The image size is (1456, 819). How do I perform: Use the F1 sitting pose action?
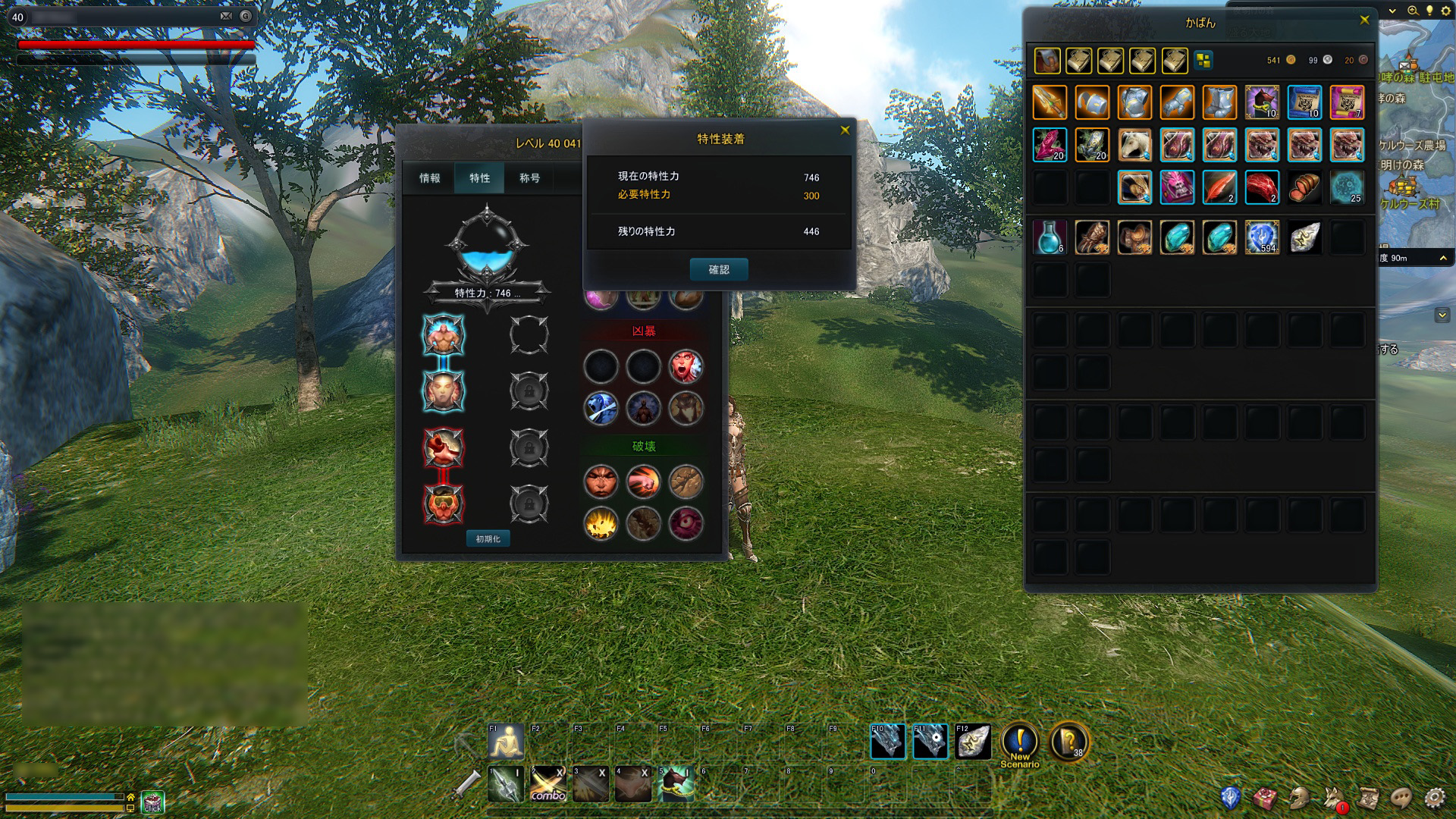[x=506, y=742]
